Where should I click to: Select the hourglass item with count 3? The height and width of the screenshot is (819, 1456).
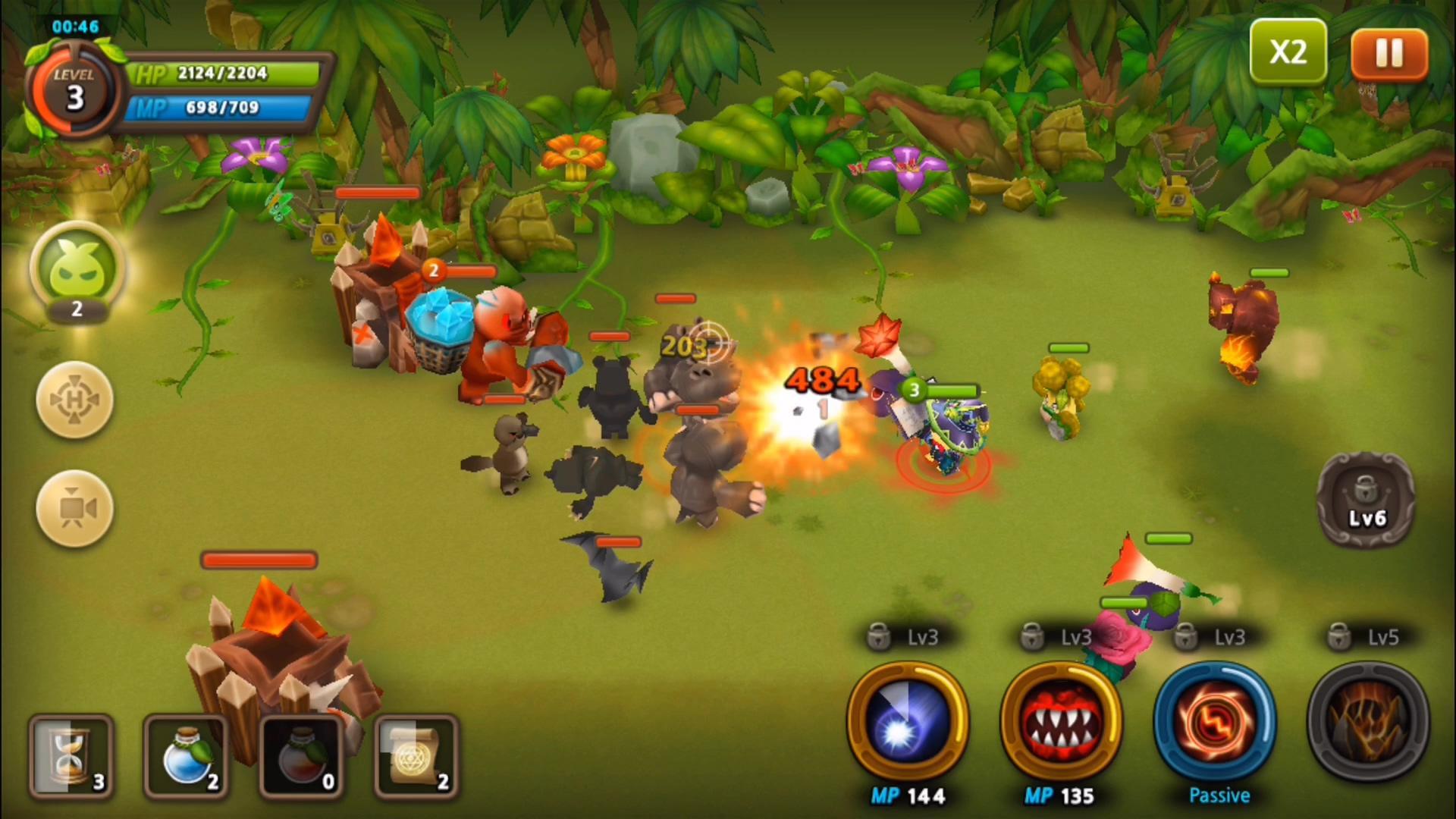(71, 756)
